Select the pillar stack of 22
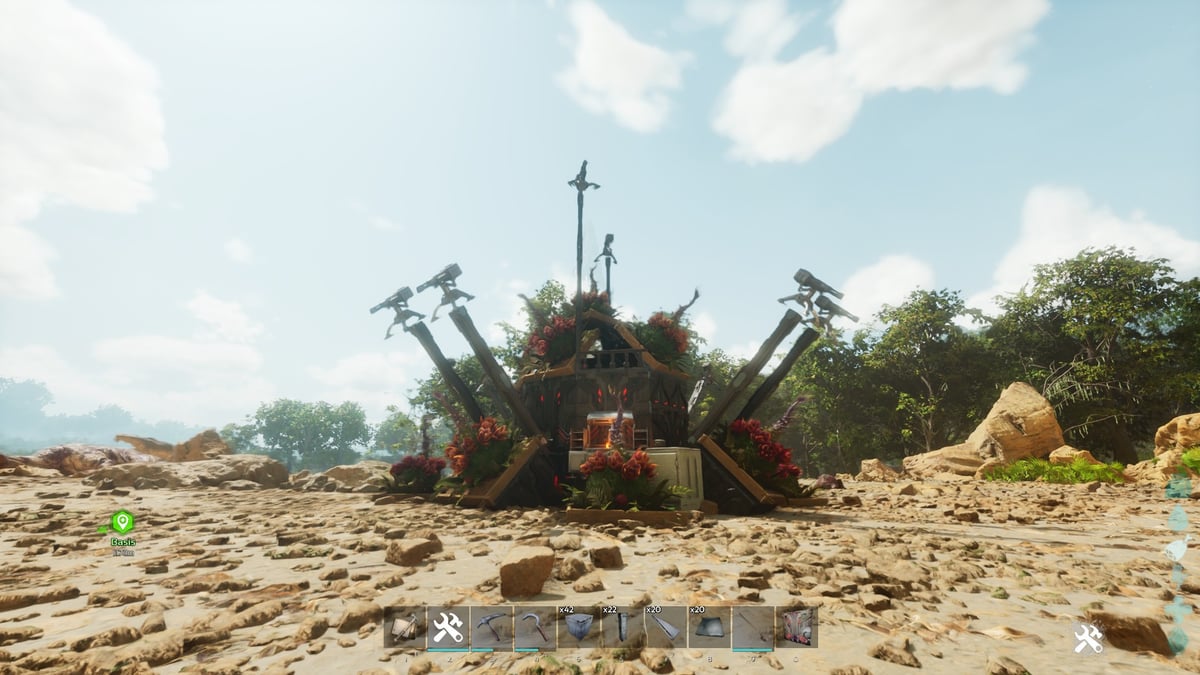Image resolution: width=1200 pixels, height=675 pixels. [x=622, y=628]
